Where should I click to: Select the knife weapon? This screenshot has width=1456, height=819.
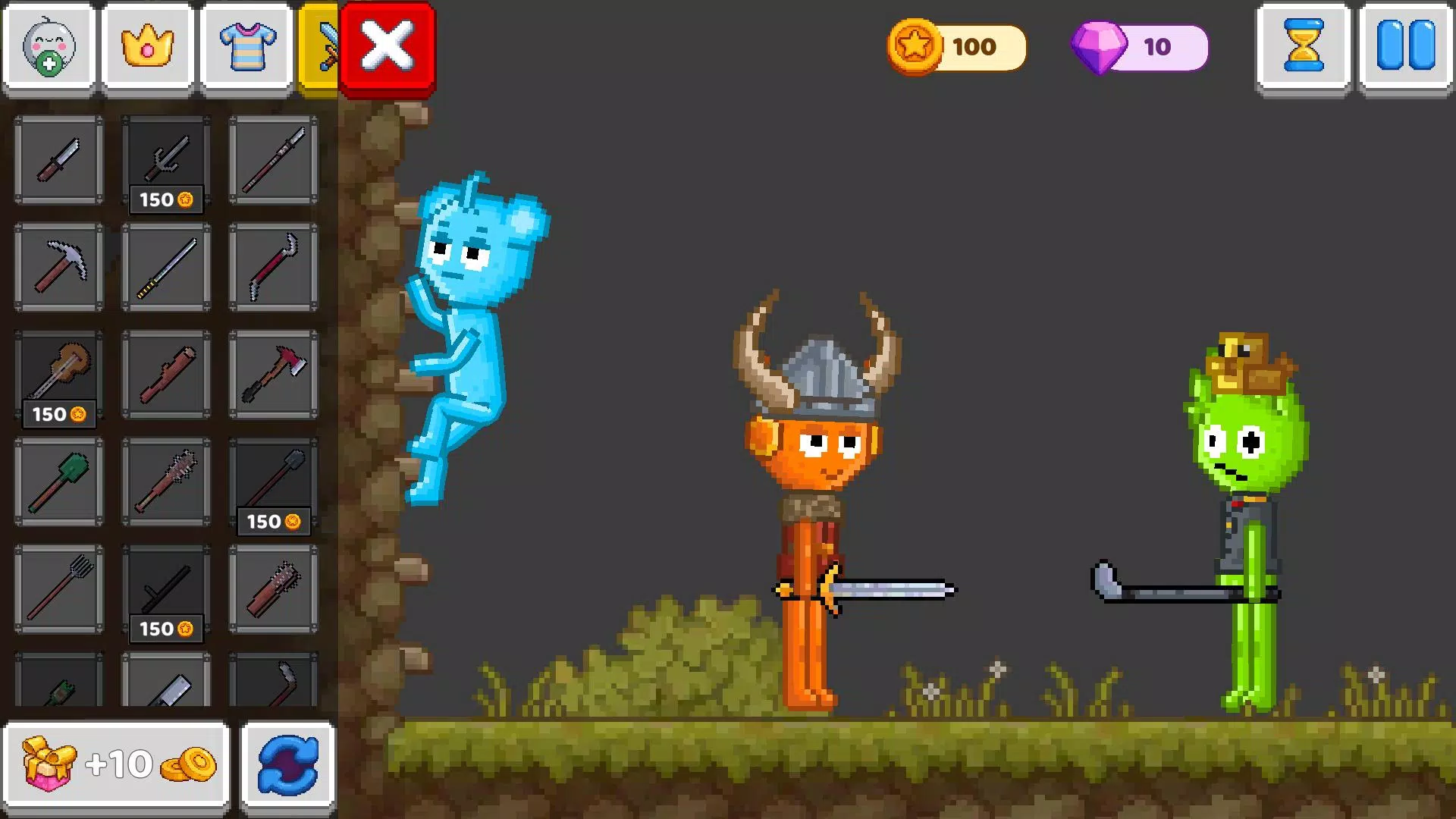click(x=59, y=161)
